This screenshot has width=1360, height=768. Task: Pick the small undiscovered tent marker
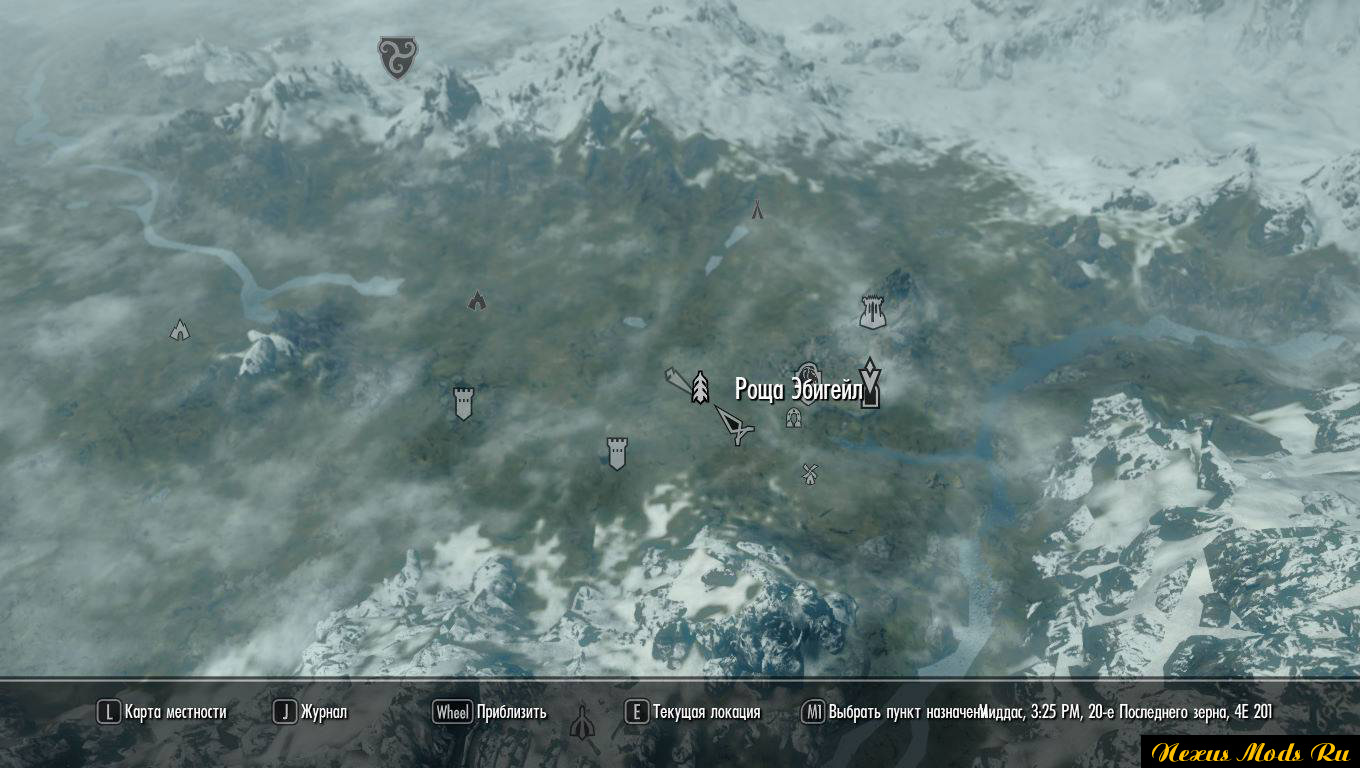click(757, 209)
